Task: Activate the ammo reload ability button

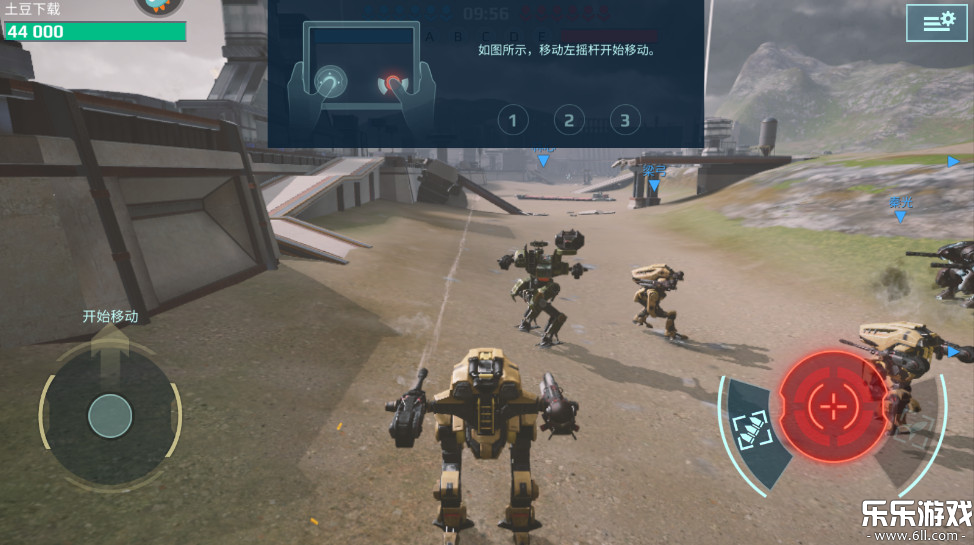Action: pos(752,432)
